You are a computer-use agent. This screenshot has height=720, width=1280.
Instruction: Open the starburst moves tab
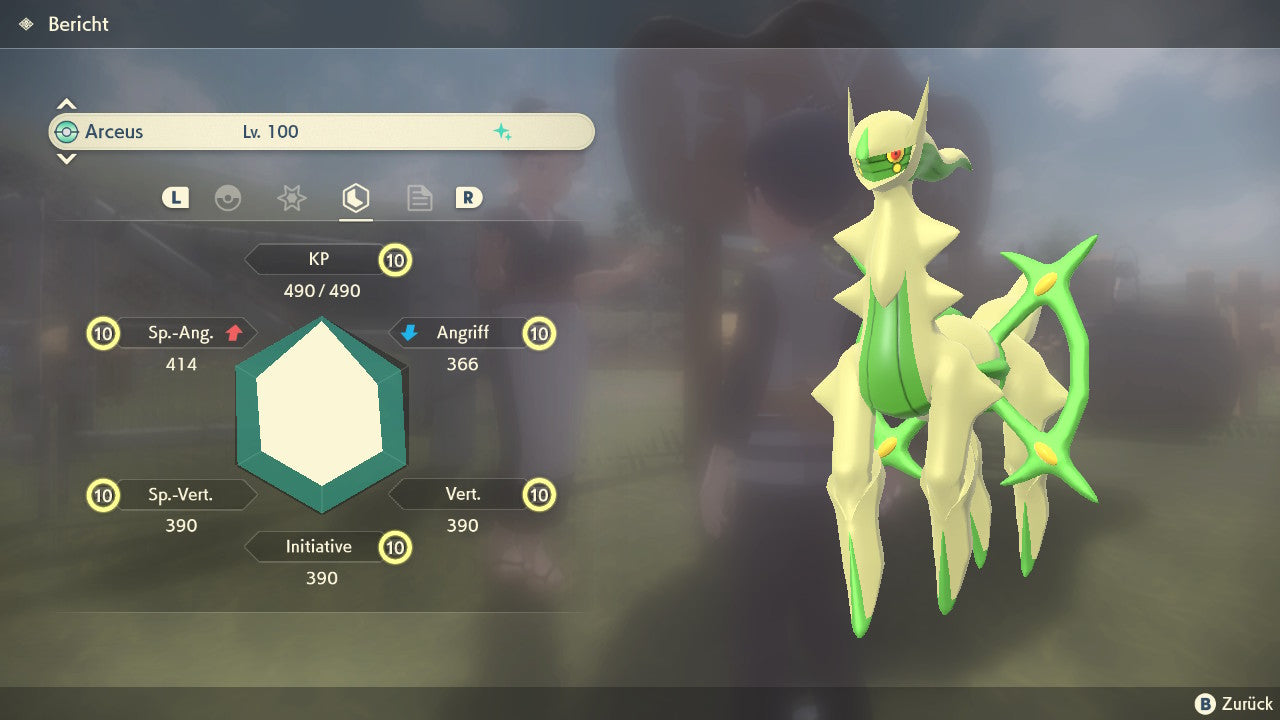click(291, 198)
